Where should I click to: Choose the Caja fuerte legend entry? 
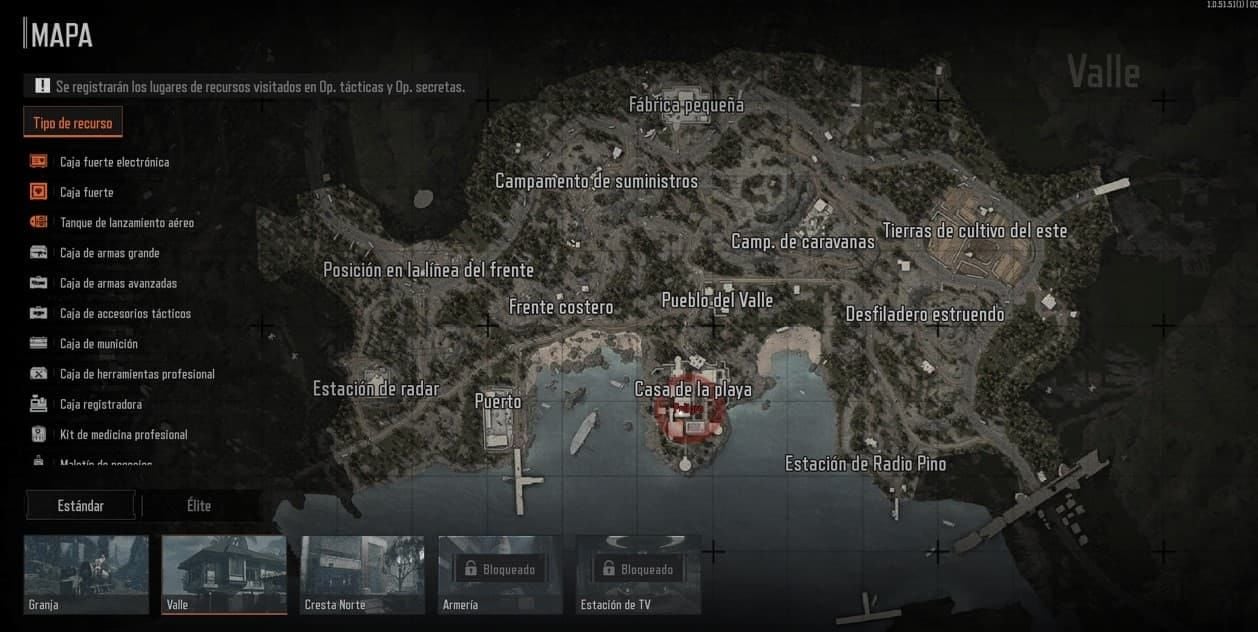coord(86,192)
